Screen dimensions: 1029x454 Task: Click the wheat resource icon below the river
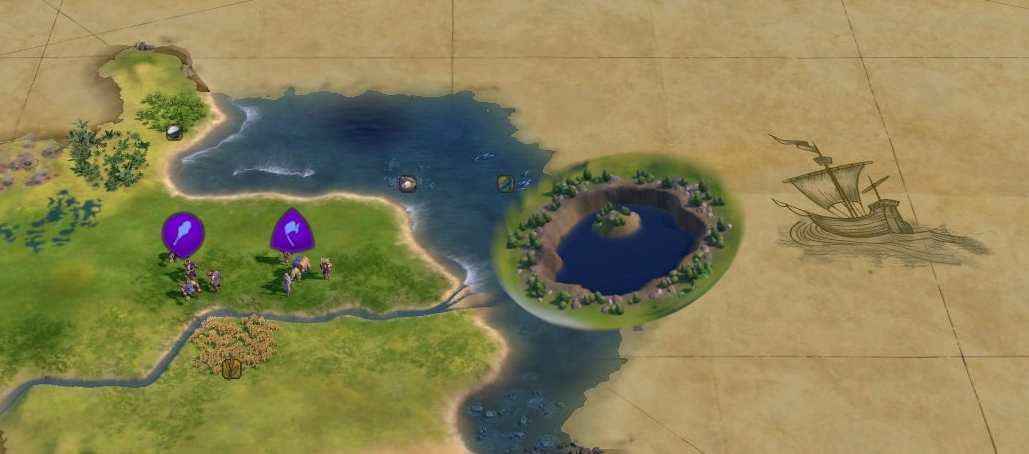(232, 368)
